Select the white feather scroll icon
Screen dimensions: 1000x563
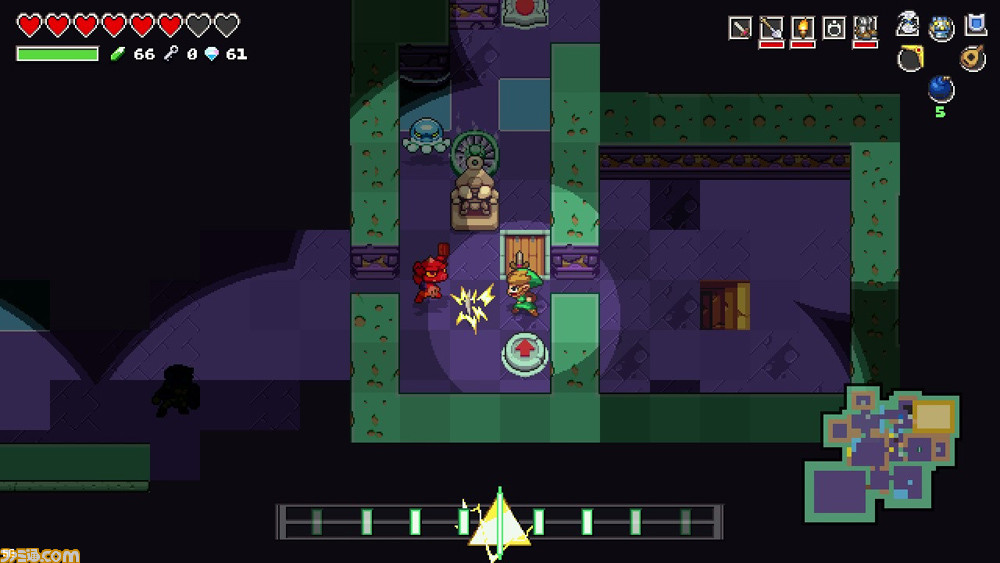909,26
